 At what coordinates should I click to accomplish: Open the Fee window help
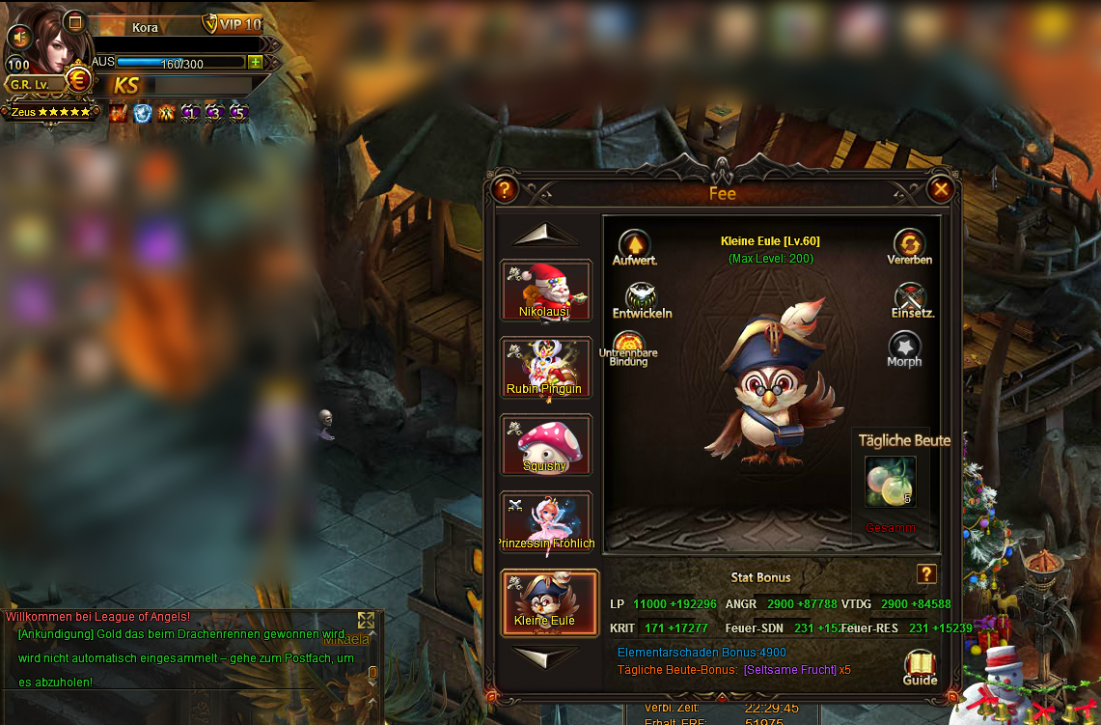click(x=505, y=189)
